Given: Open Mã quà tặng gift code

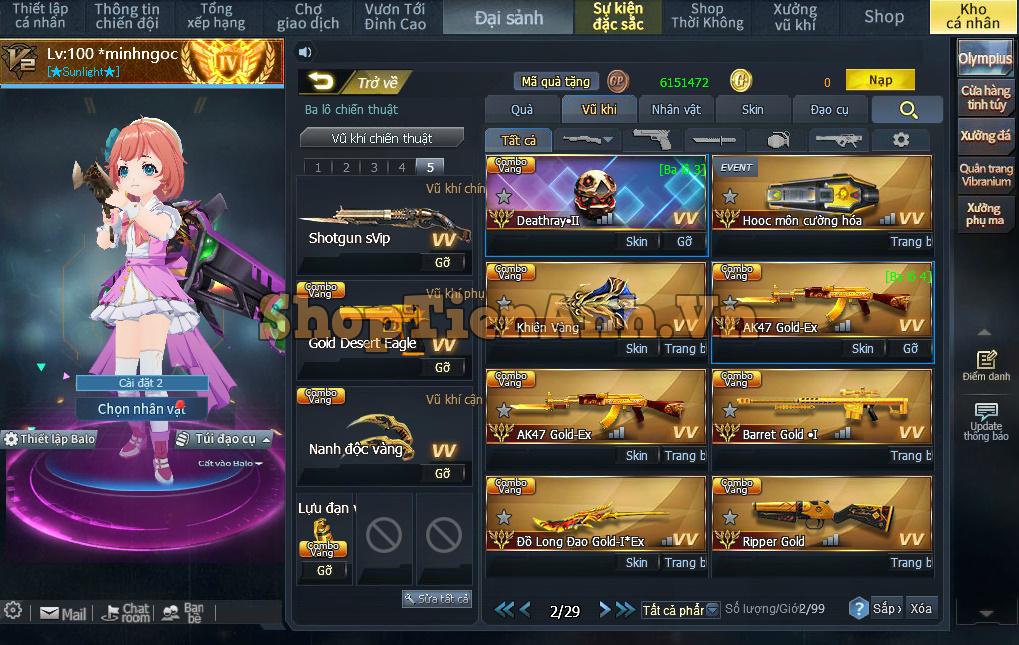Looking at the screenshot, I should tap(556, 82).
